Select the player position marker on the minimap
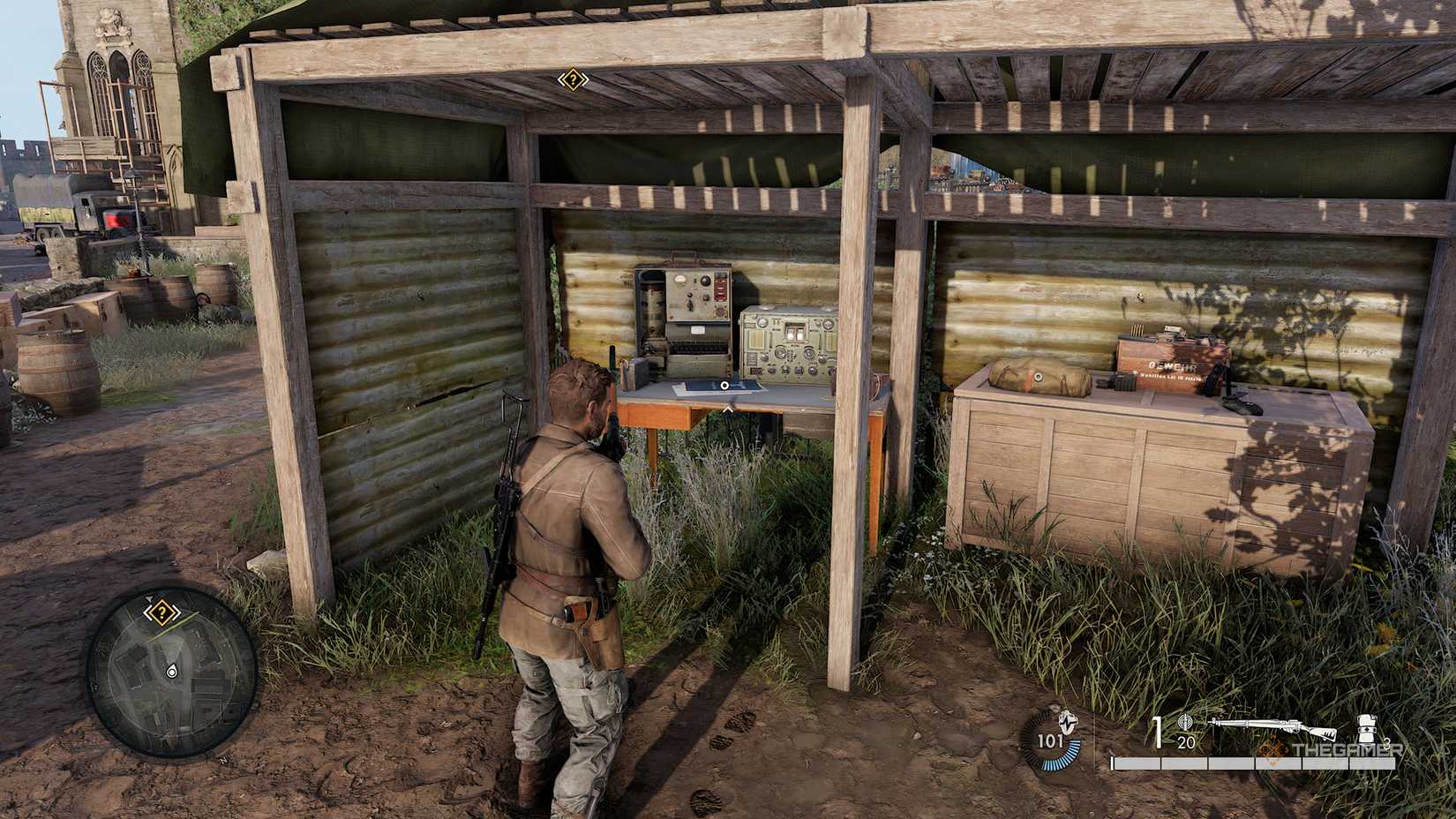The width and height of the screenshot is (1456, 819). (172, 671)
